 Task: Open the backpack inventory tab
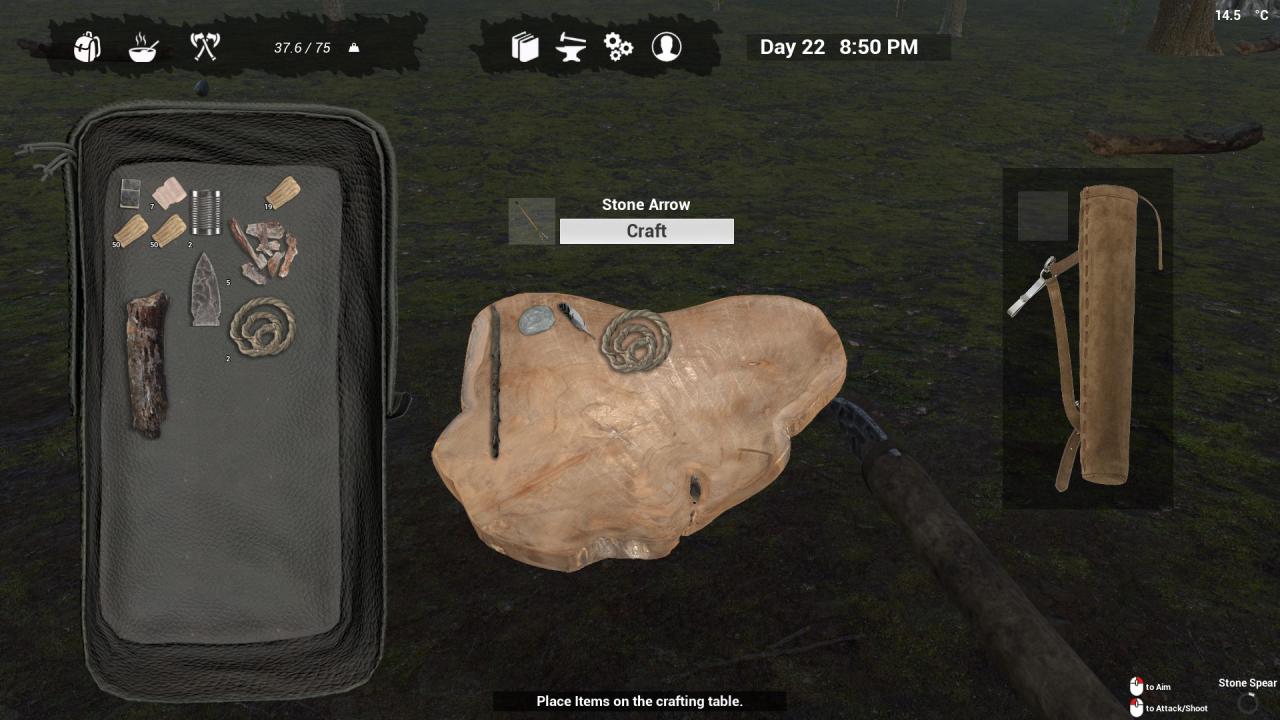coord(87,47)
